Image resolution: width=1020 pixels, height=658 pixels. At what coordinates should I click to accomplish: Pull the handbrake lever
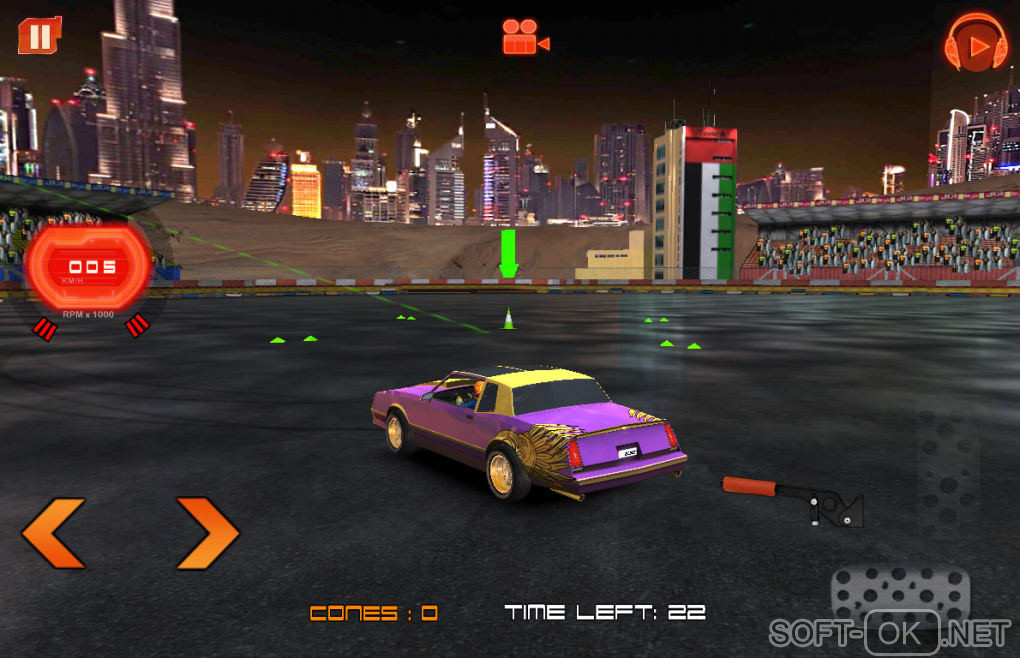point(790,497)
